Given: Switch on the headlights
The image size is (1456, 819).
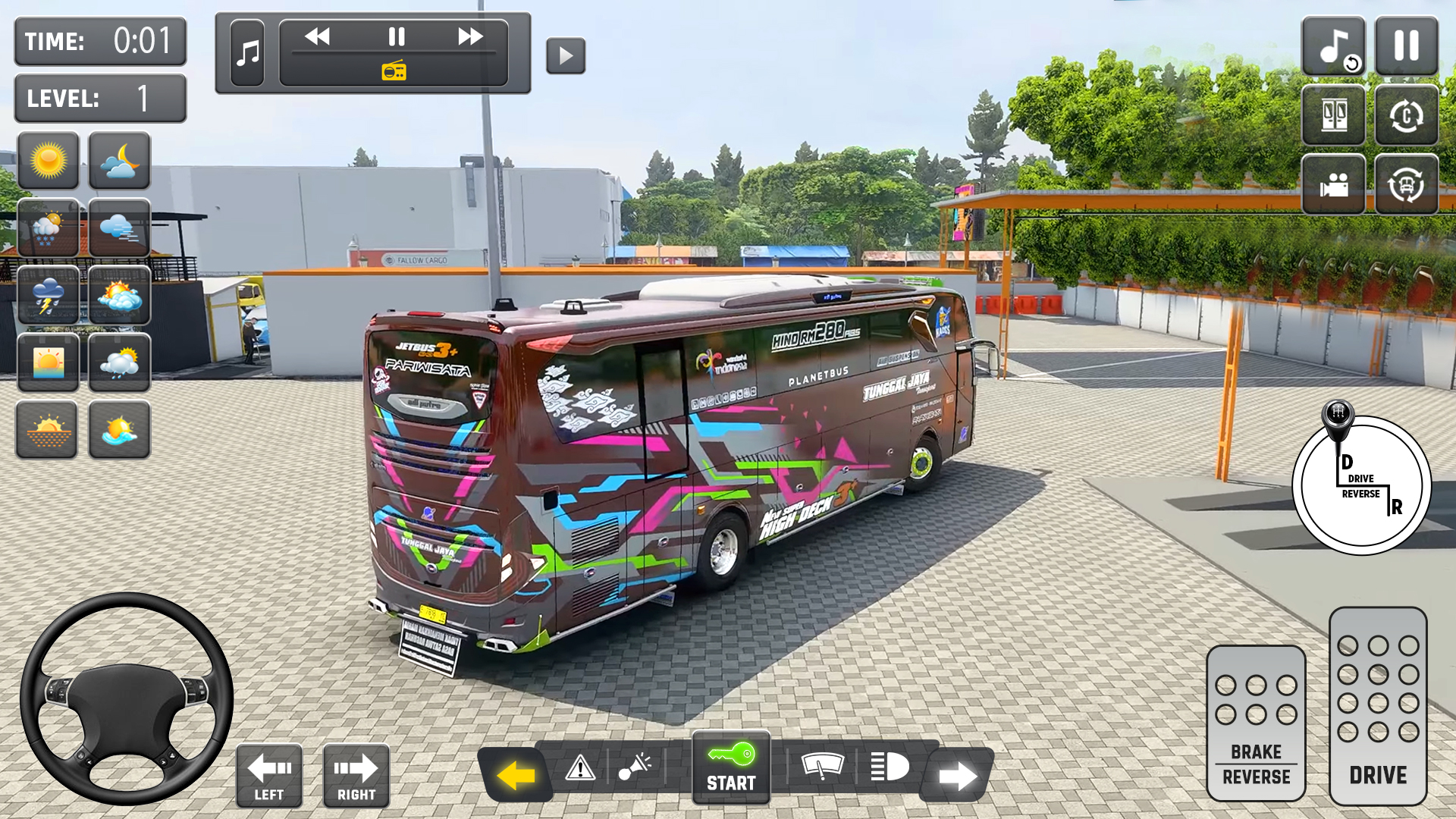Looking at the screenshot, I should point(891,766).
